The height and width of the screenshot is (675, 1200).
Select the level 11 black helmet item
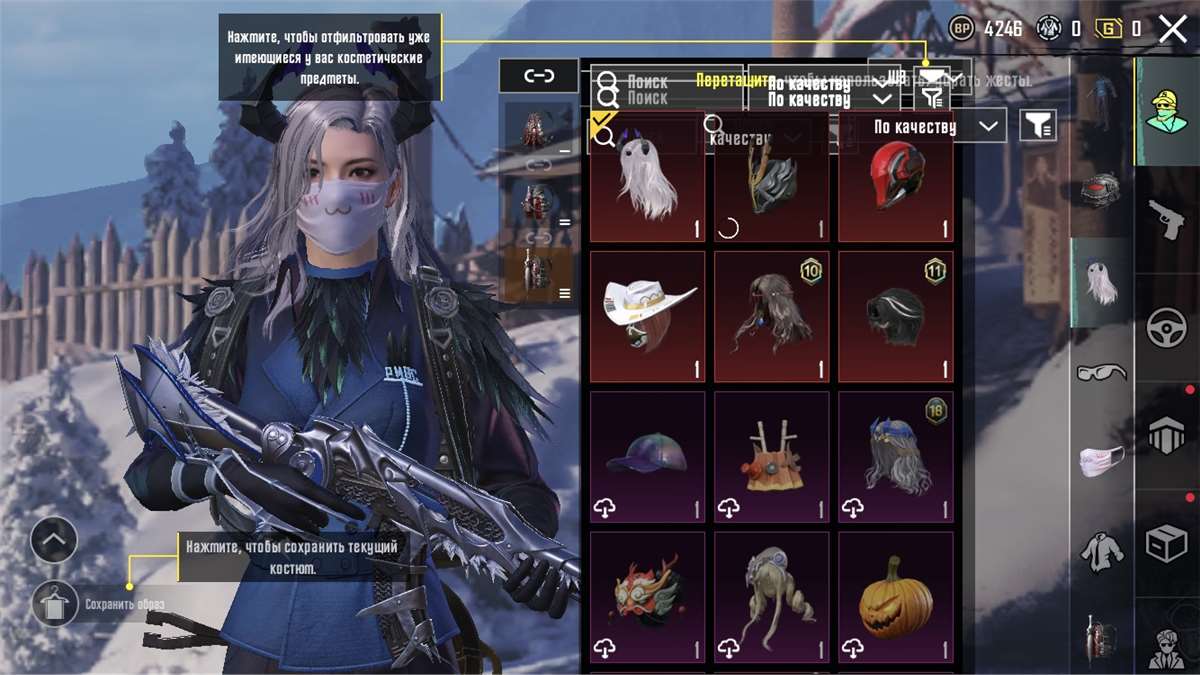coord(895,316)
